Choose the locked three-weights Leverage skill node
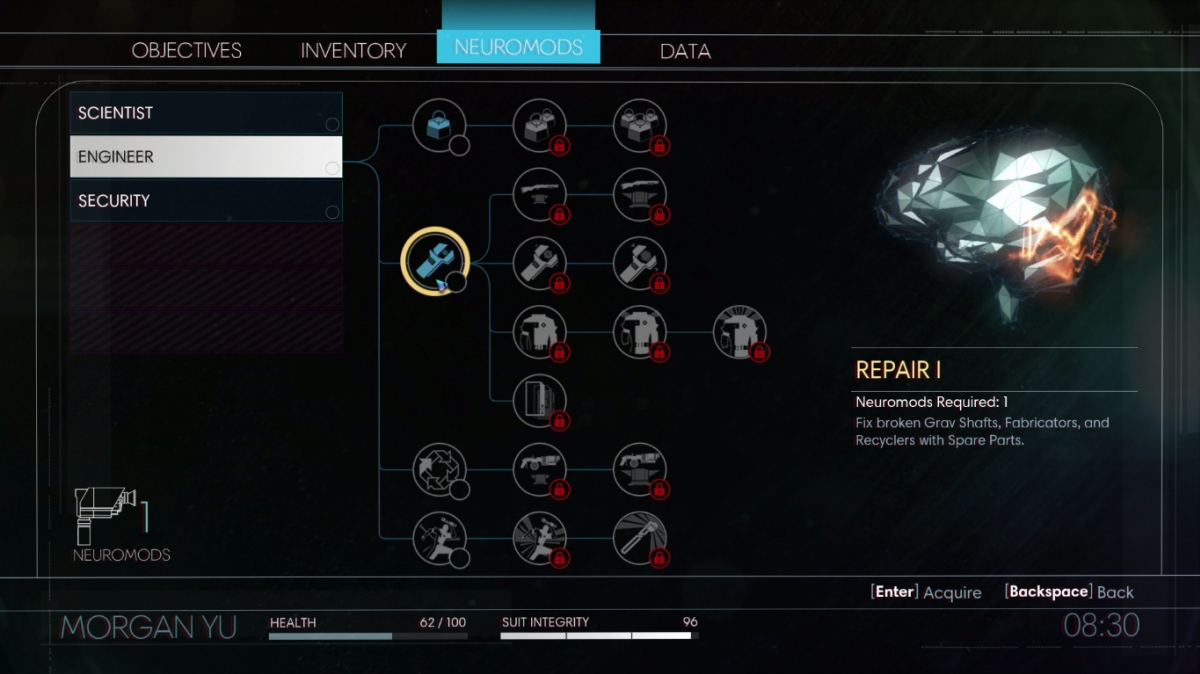1200x674 pixels. 639,126
